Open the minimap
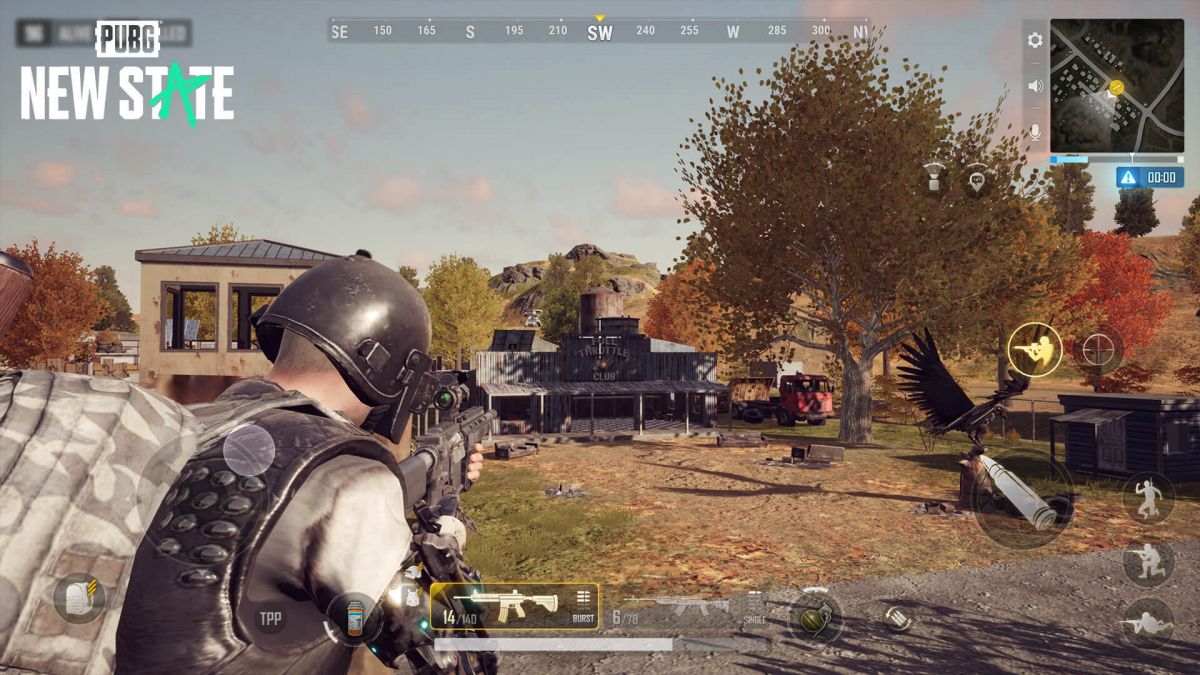The height and width of the screenshot is (675, 1200). pos(1116,86)
